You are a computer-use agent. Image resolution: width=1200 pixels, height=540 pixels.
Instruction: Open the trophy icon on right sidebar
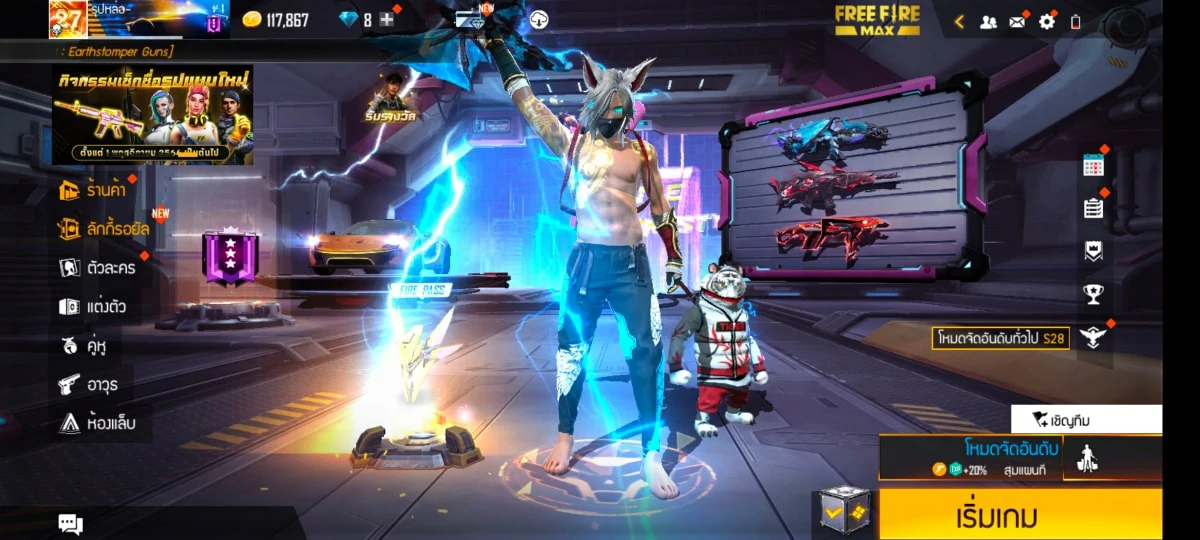pyautogui.click(x=1093, y=294)
